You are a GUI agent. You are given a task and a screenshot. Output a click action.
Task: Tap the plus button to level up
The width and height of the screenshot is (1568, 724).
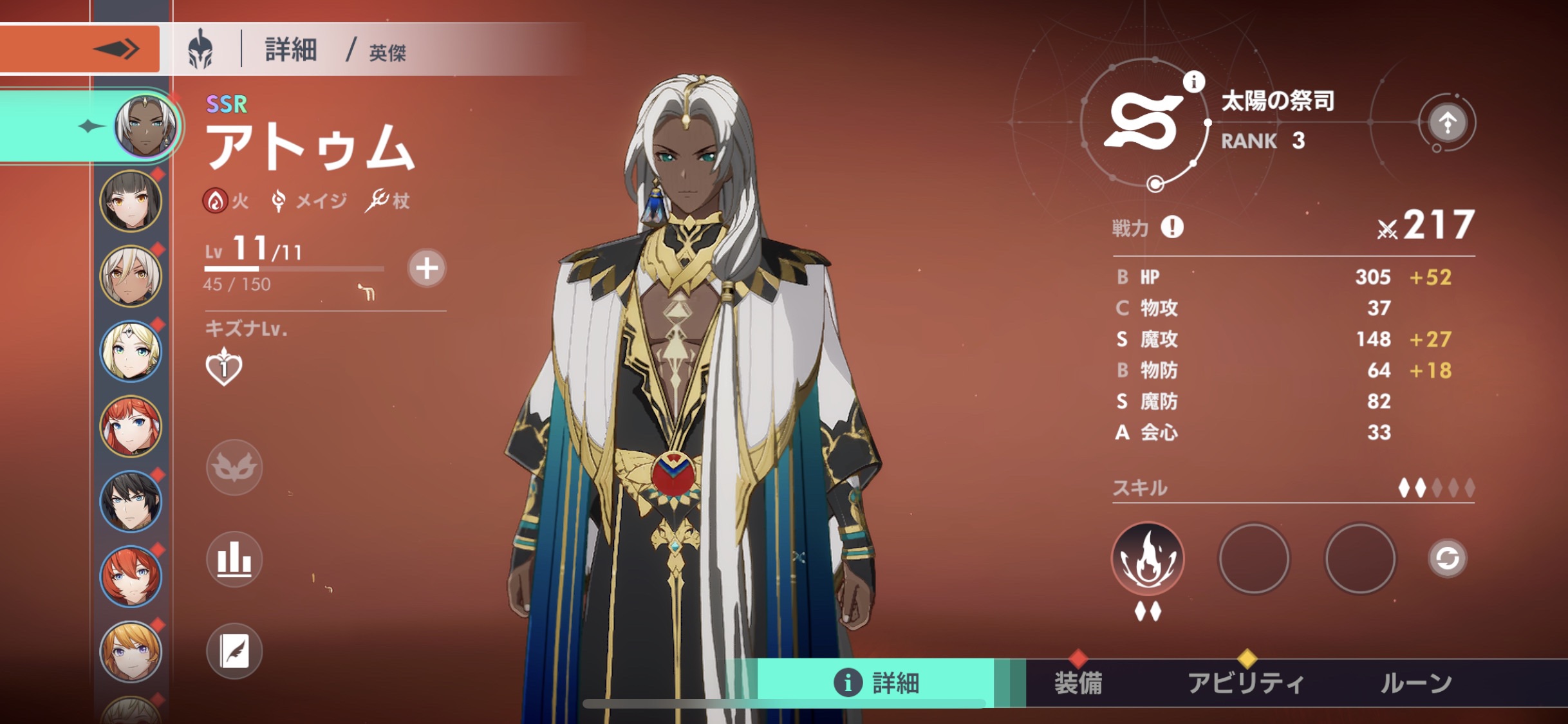426,268
